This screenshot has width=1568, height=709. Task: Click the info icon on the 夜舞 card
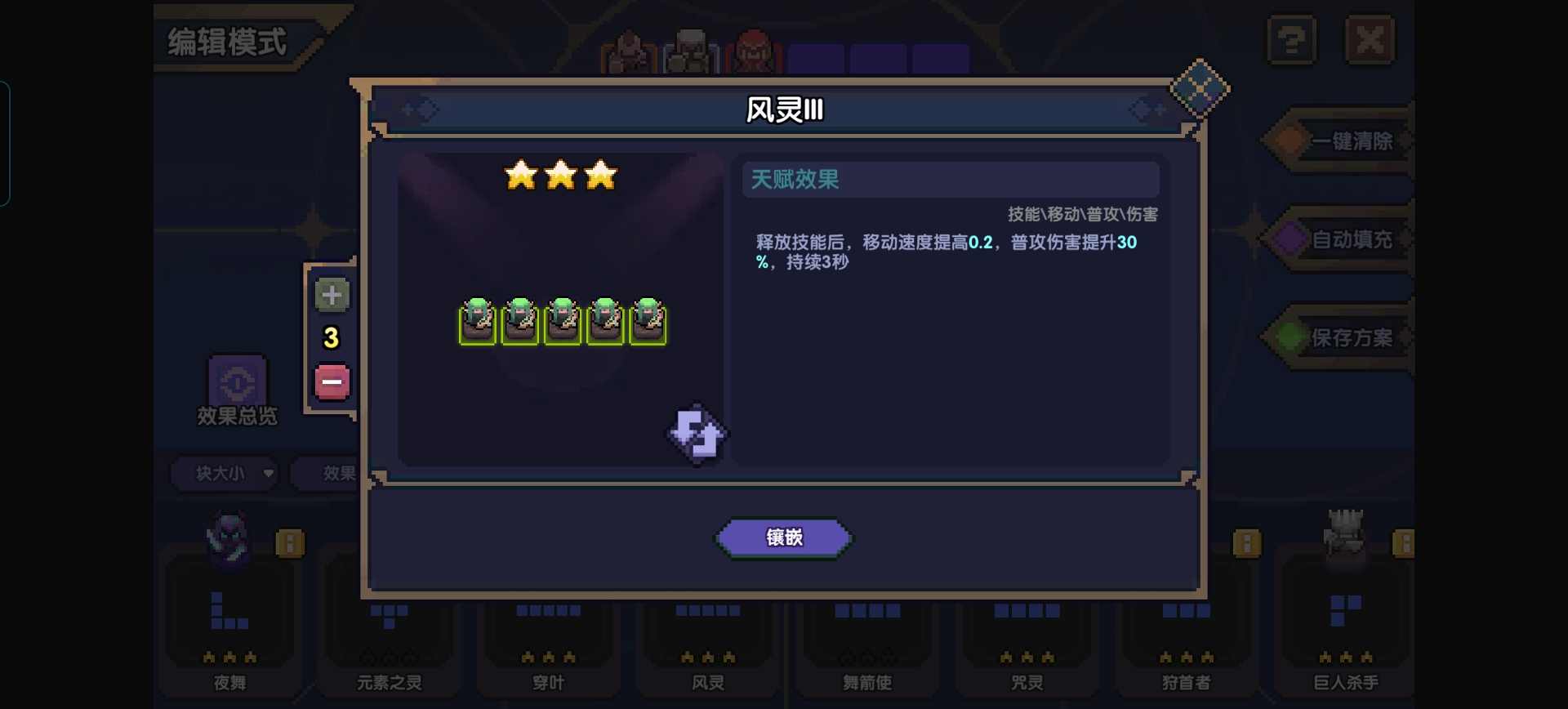point(291,542)
